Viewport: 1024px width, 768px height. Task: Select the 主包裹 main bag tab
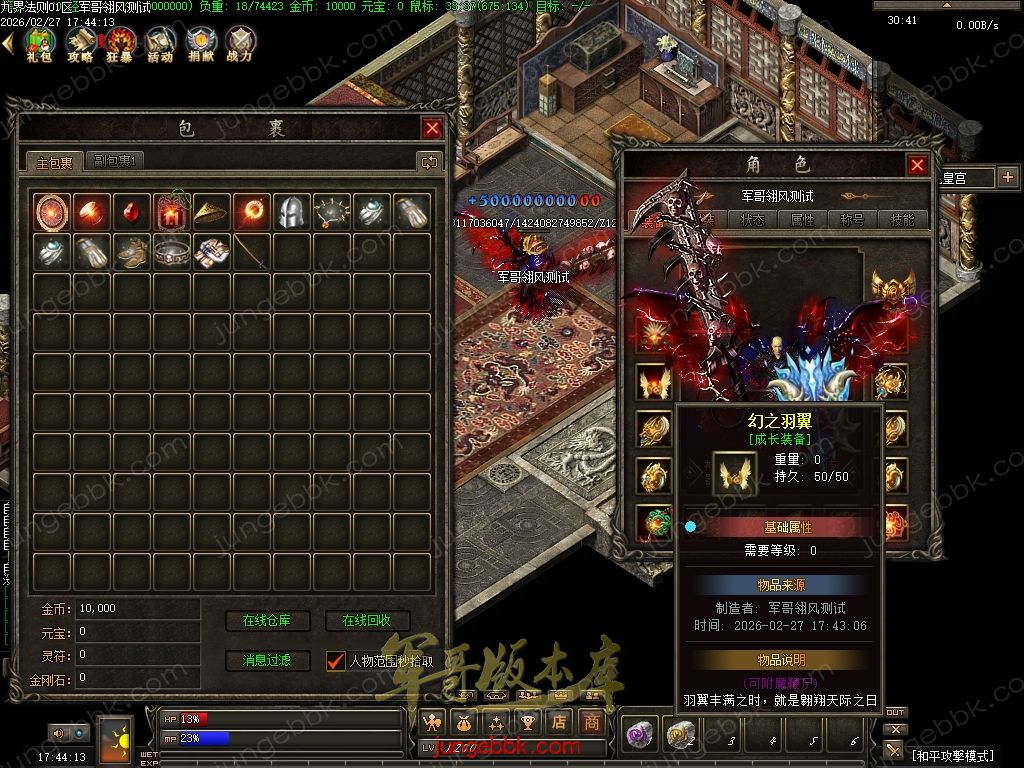click(x=55, y=161)
